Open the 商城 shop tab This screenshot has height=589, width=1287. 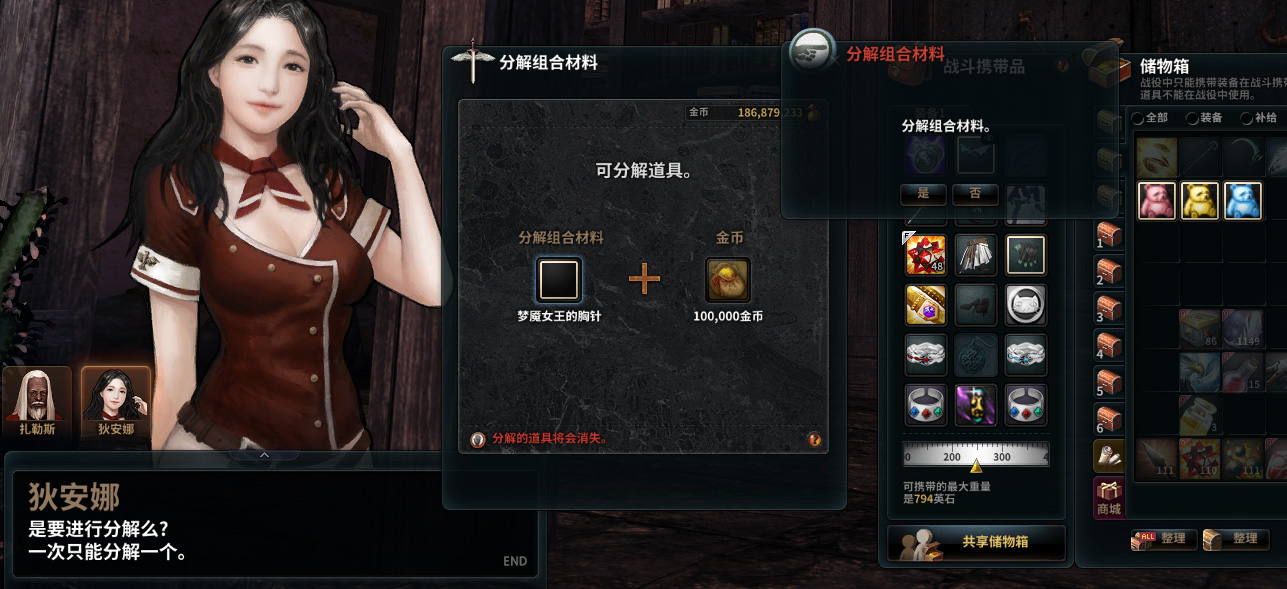(1108, 497)
